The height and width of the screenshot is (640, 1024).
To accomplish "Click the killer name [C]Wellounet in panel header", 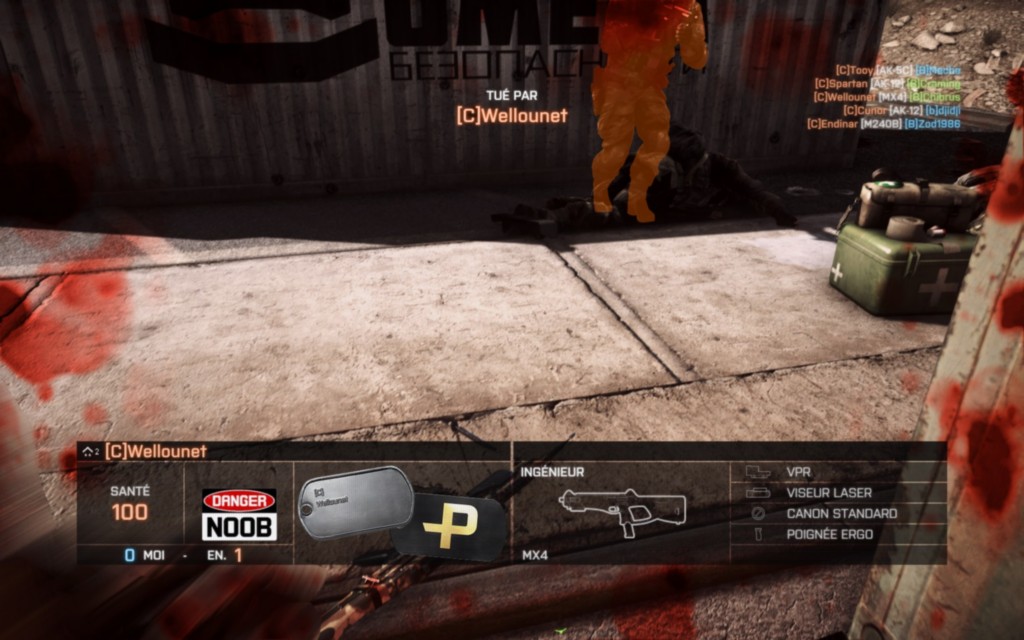I will pos(155,451).
